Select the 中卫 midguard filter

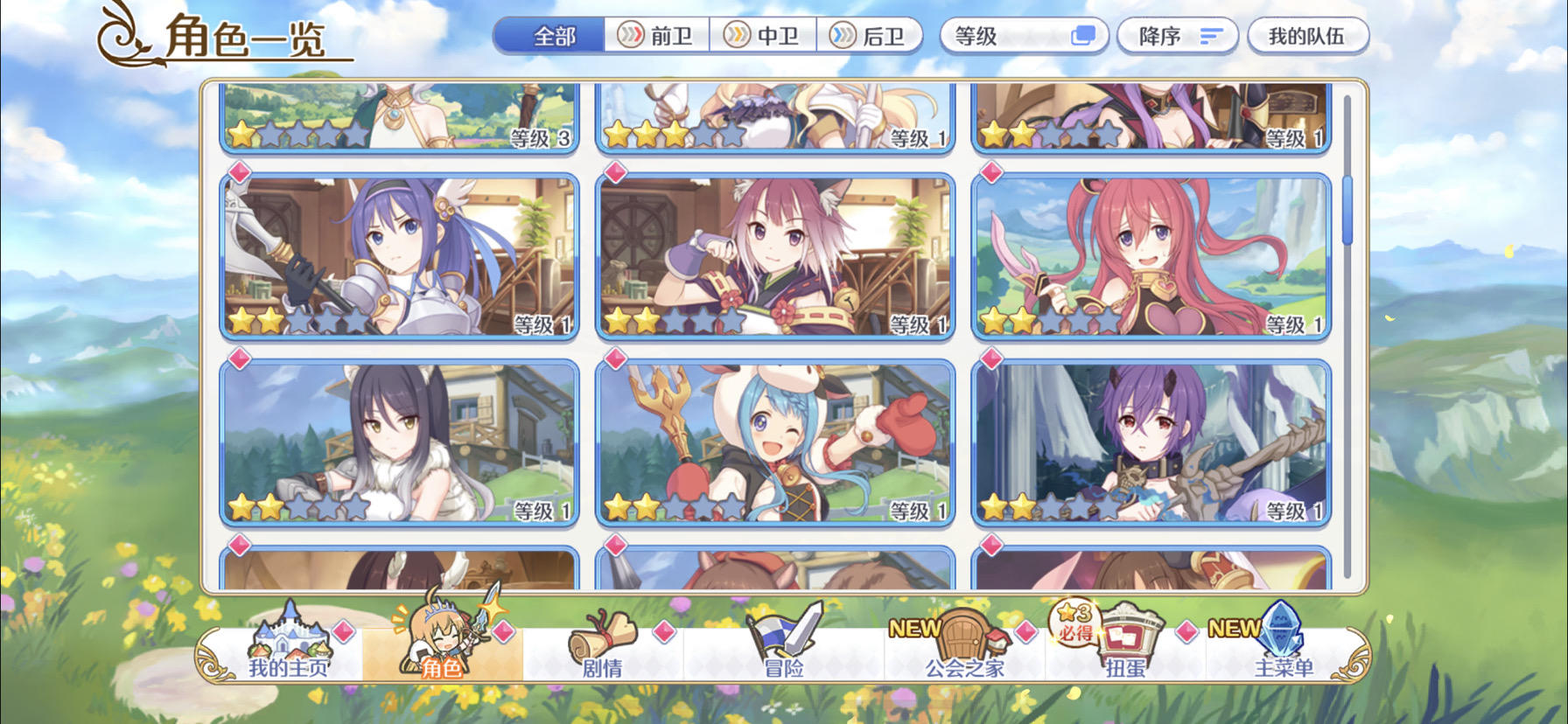pos(764,36)
